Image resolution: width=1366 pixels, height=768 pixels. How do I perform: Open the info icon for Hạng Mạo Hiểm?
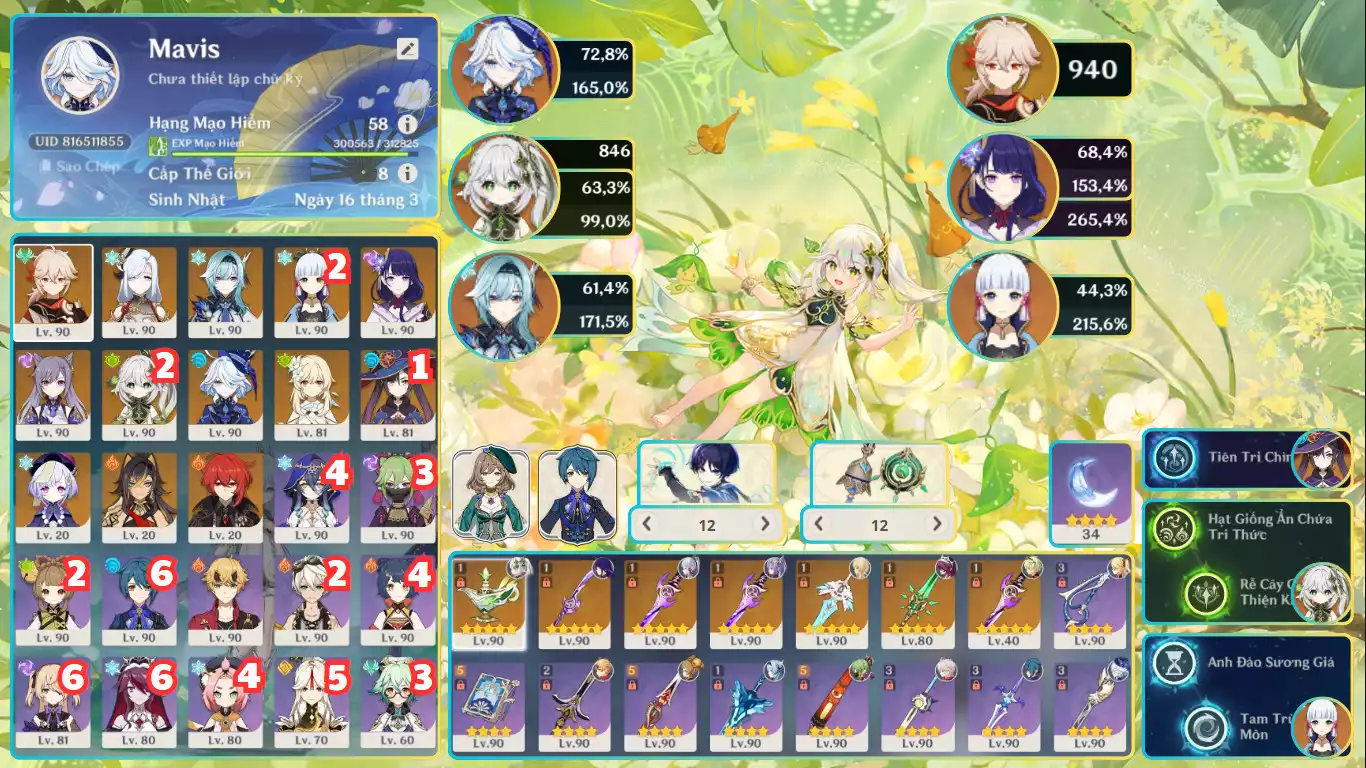[407, 124]
